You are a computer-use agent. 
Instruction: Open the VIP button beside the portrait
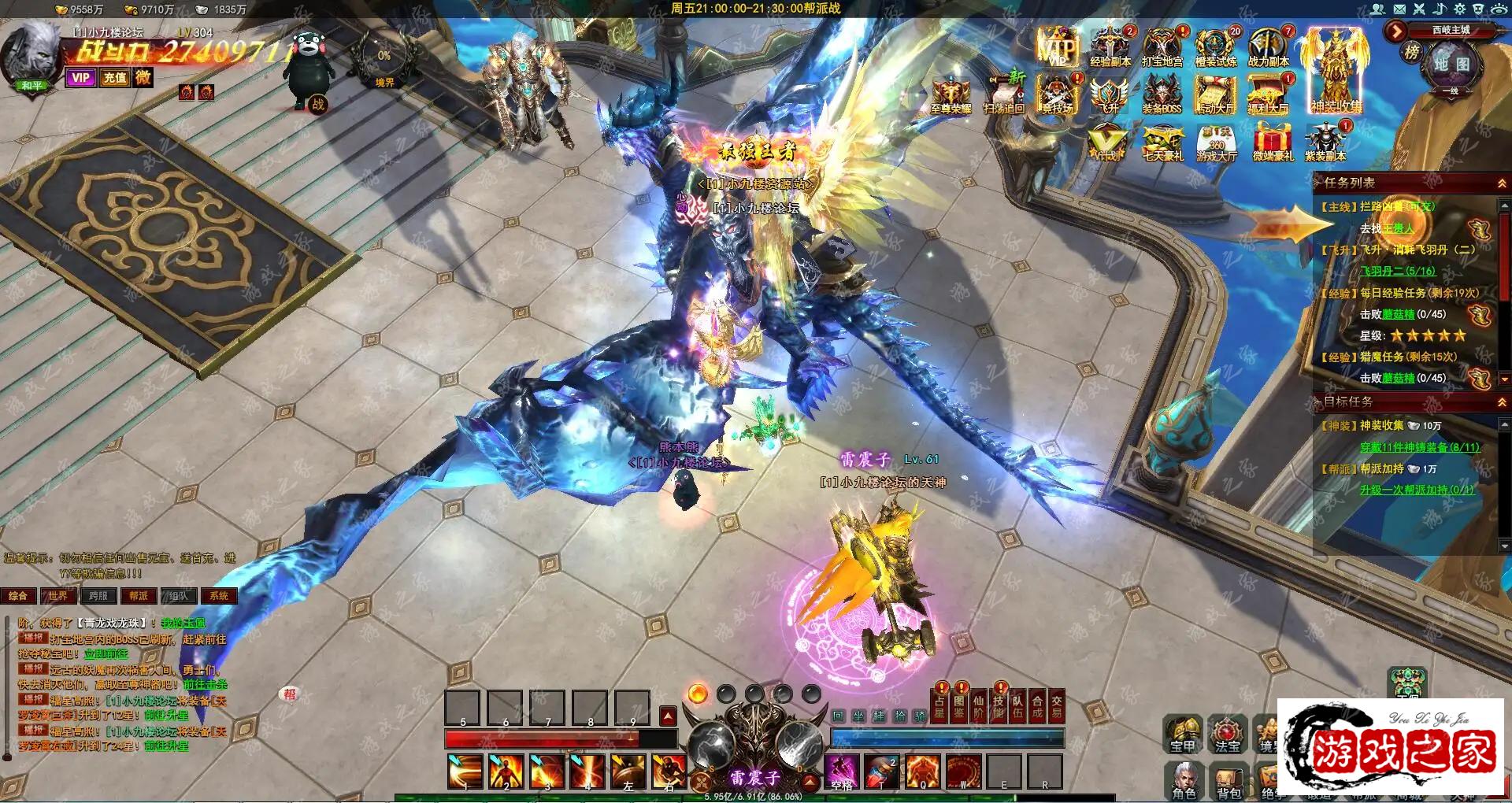81,77
